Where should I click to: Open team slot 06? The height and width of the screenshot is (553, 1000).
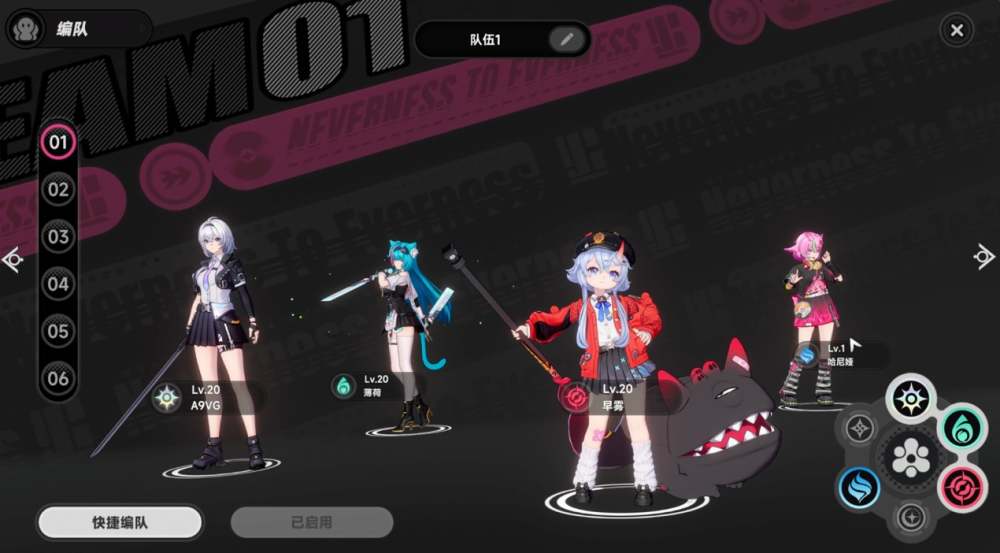58,378
